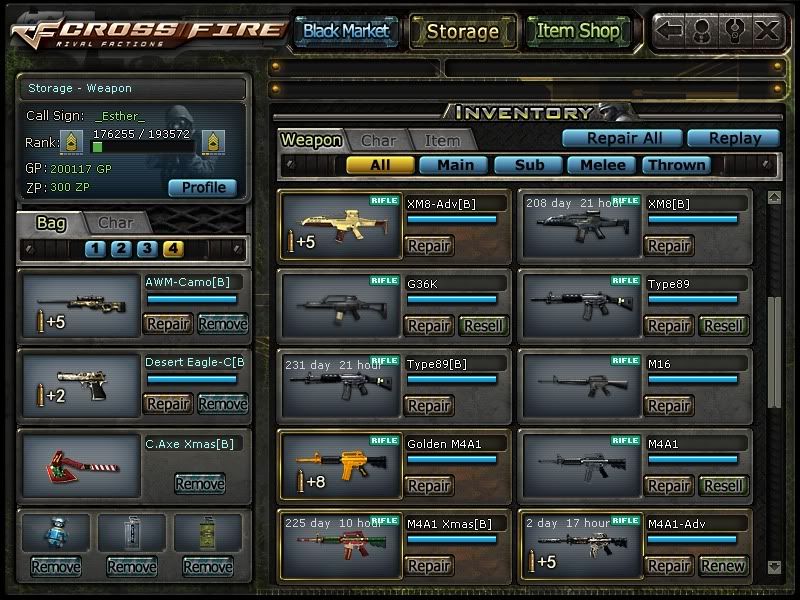
Task: Switch to bag number 2
Action: click(121, 249)
